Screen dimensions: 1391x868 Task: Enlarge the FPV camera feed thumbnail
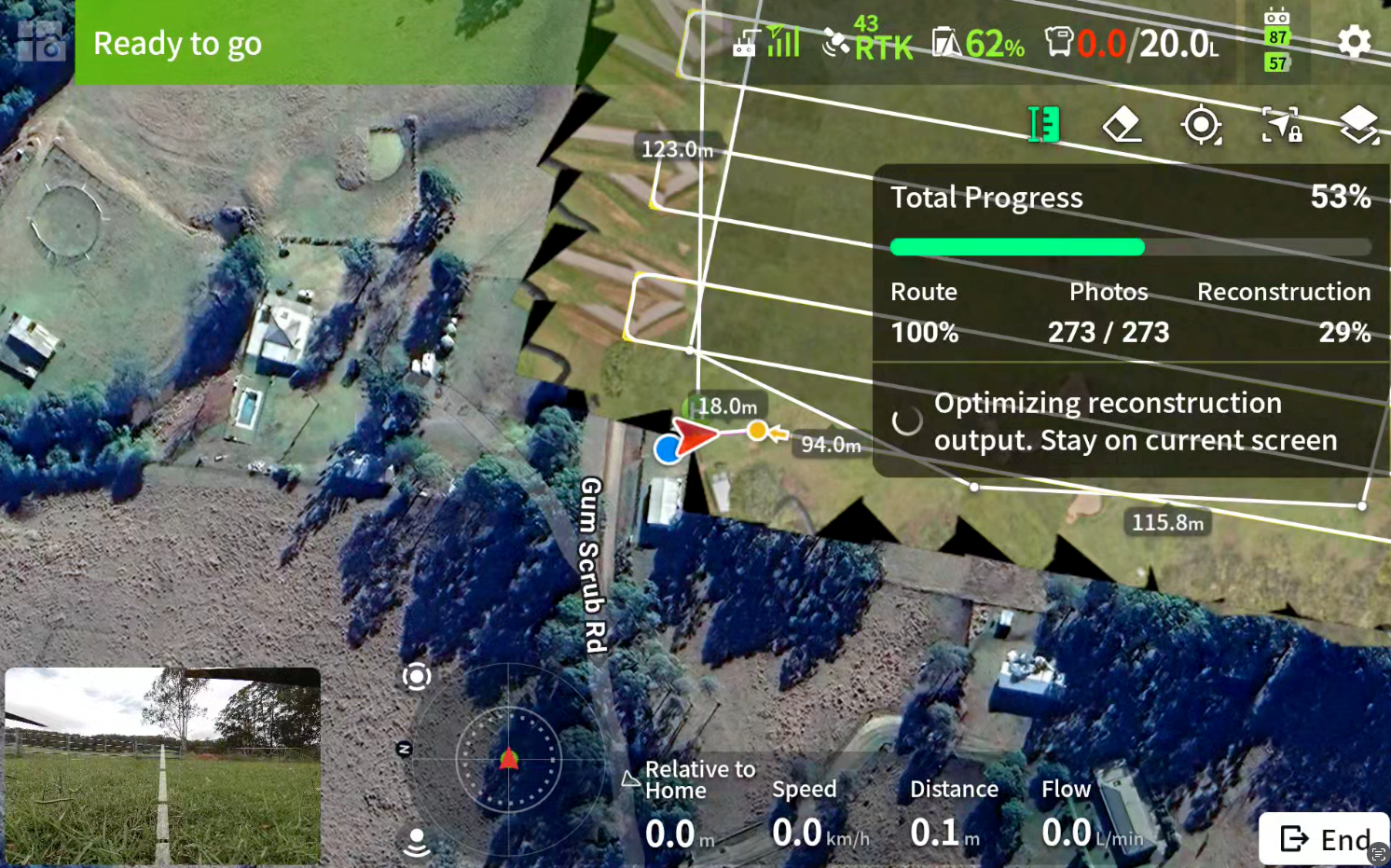coord(164,766)
